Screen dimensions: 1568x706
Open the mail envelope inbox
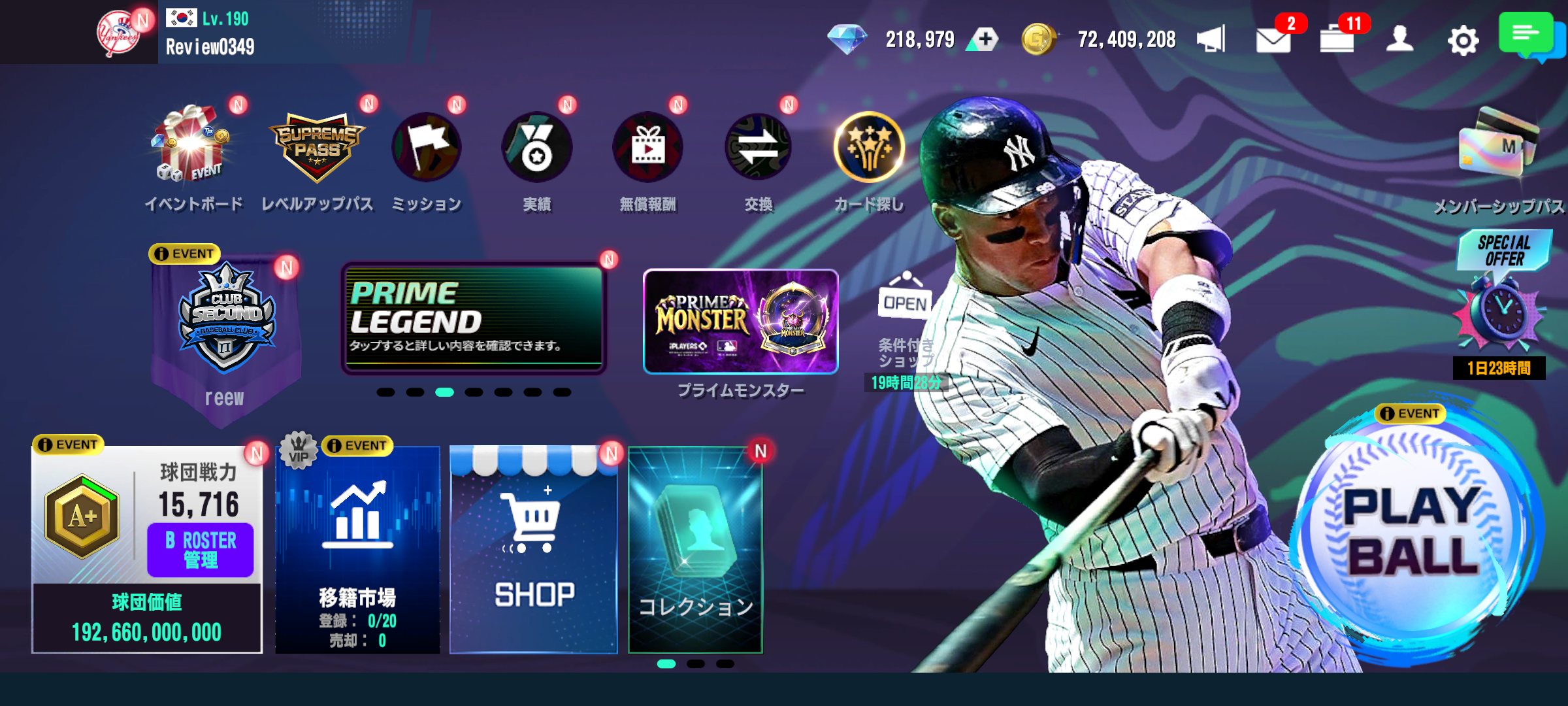pyautogui.click(x=1273, y=41)
